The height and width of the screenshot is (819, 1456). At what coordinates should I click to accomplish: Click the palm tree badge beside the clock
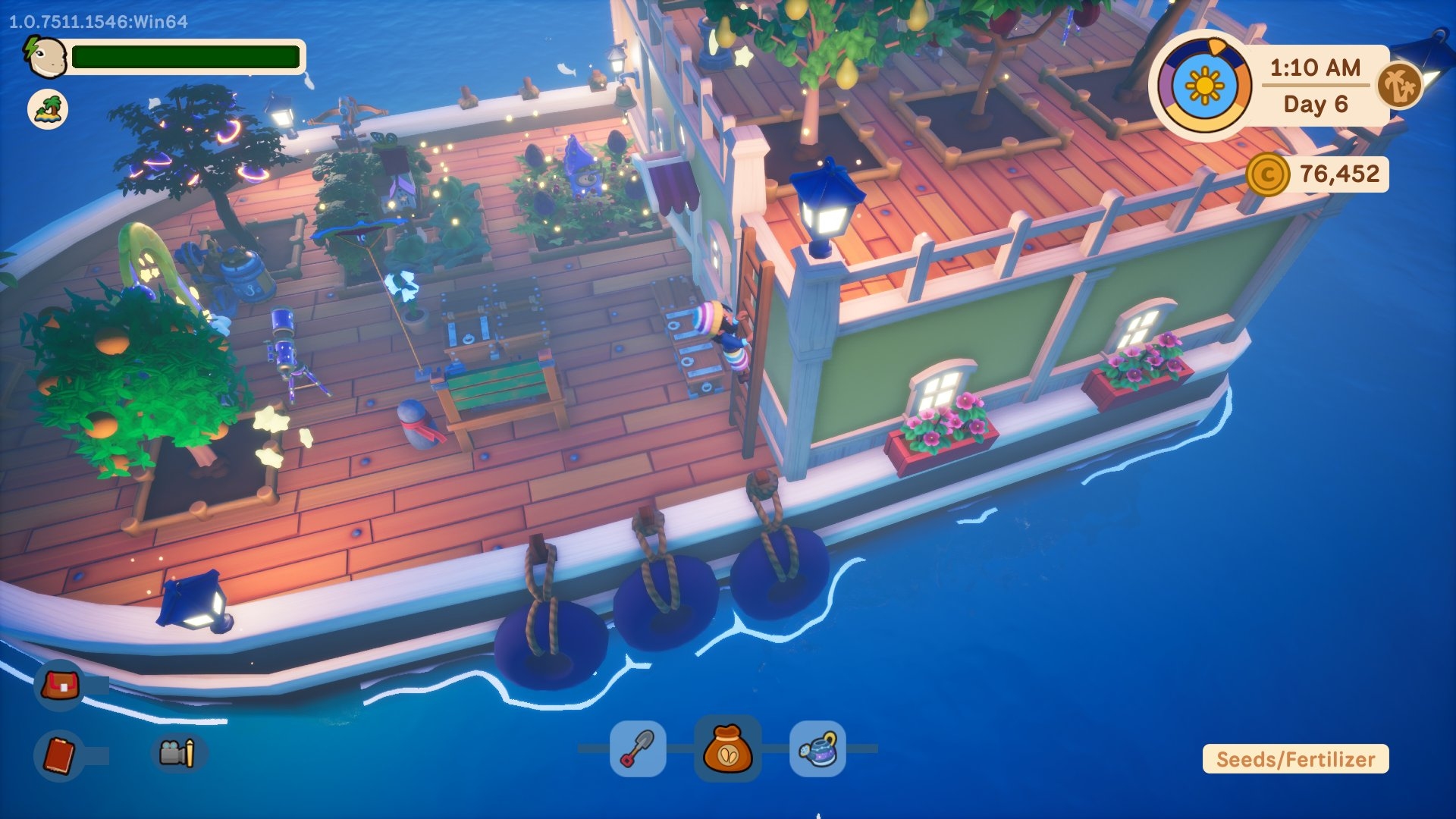[1399, 85]
